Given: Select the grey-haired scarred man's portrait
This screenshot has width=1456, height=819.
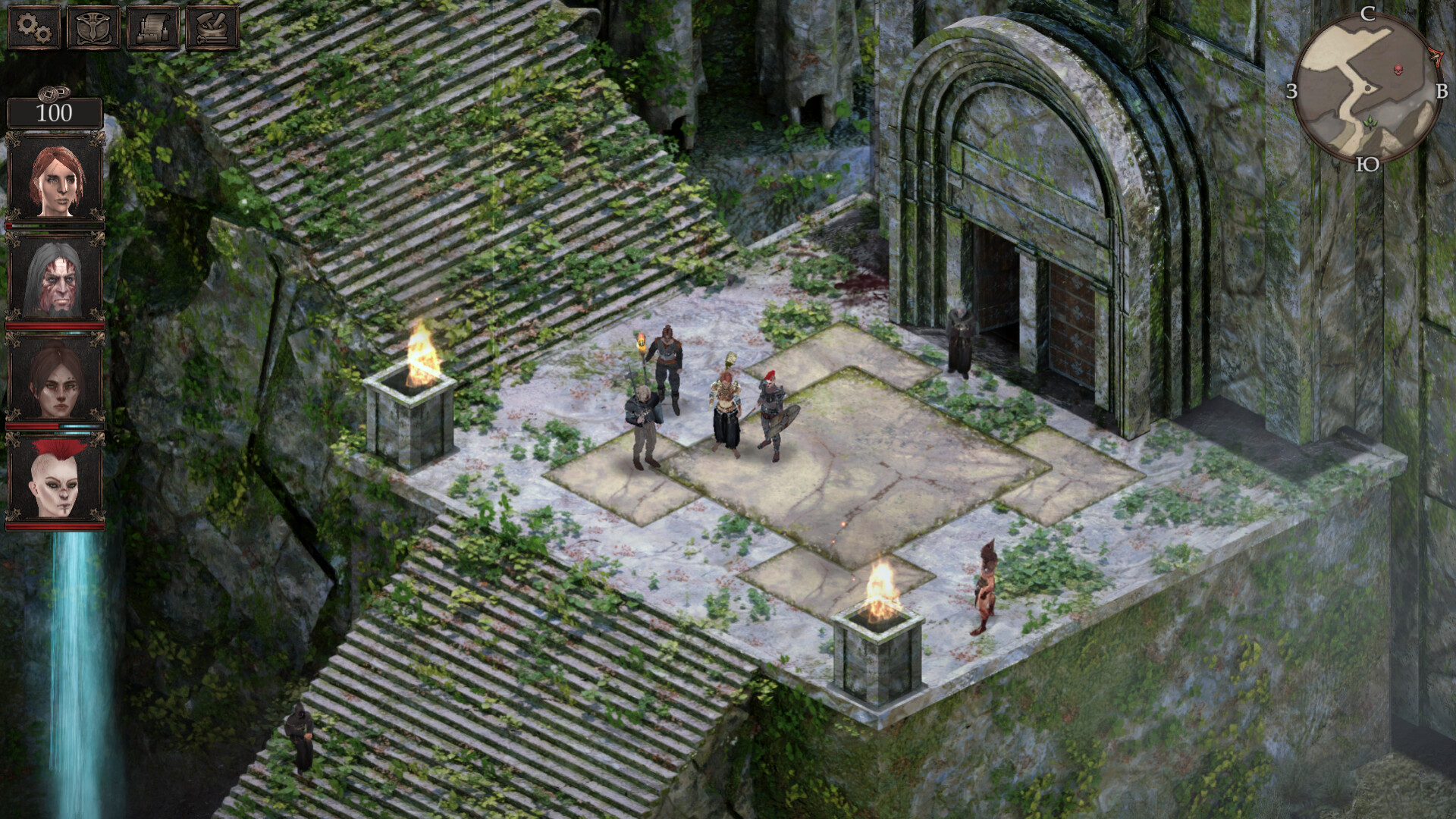Looking at the screenshot, I should [55, 280].
